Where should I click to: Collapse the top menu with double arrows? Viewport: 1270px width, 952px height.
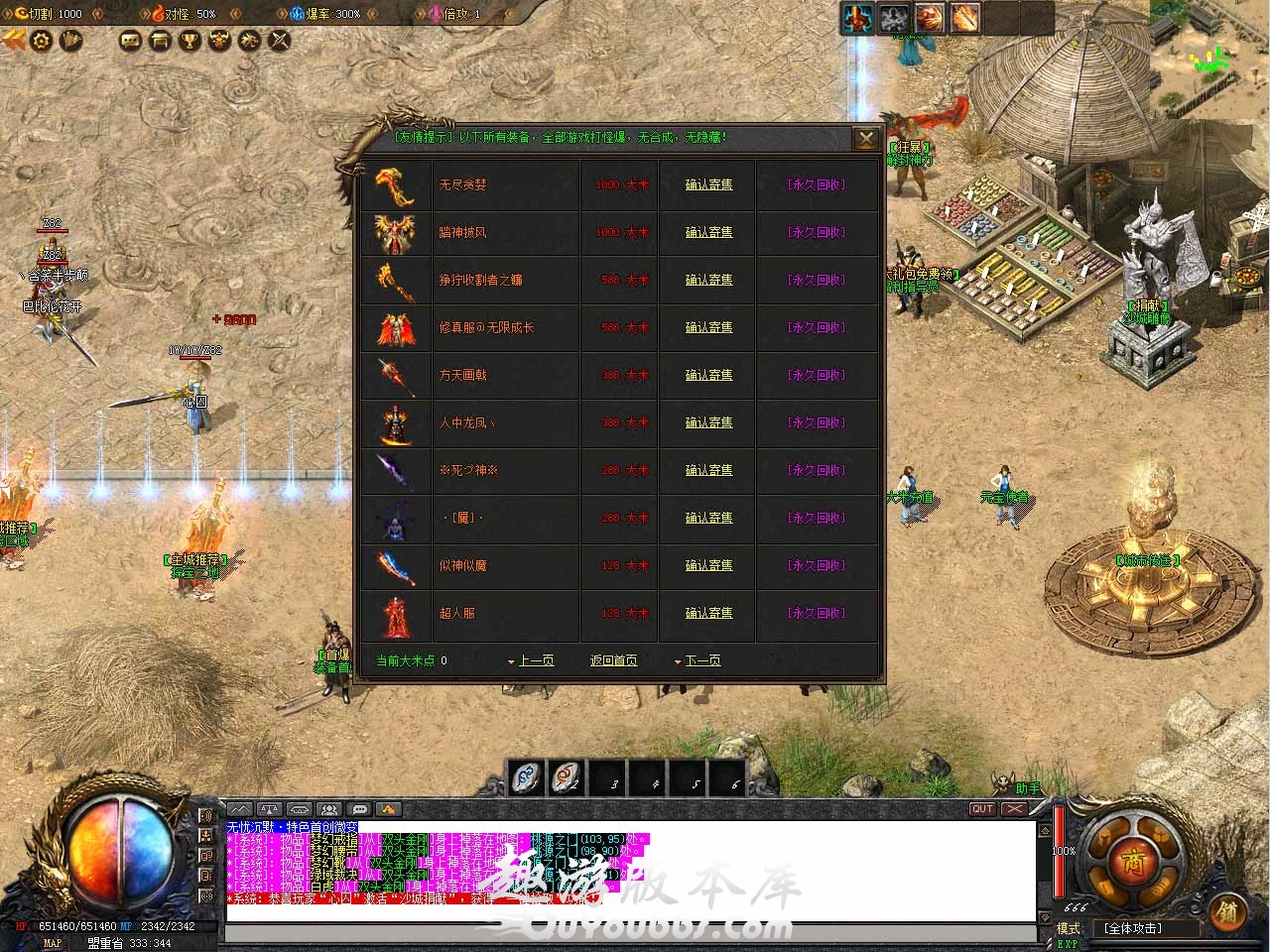click(x=14, y=41)
